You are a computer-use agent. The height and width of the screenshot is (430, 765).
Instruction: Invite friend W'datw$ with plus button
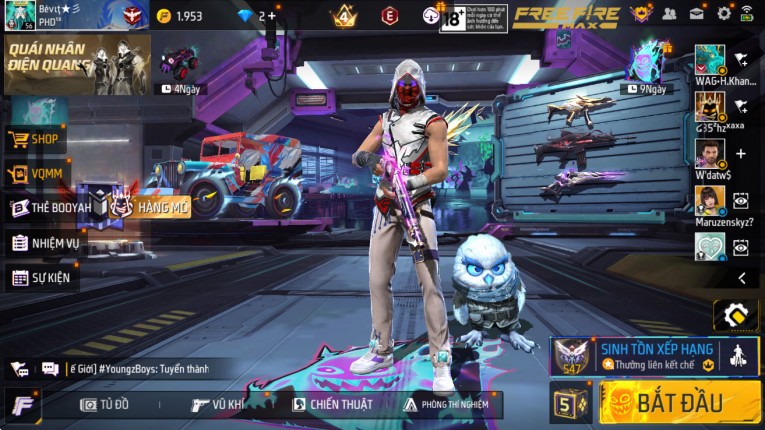pos(741,153)
